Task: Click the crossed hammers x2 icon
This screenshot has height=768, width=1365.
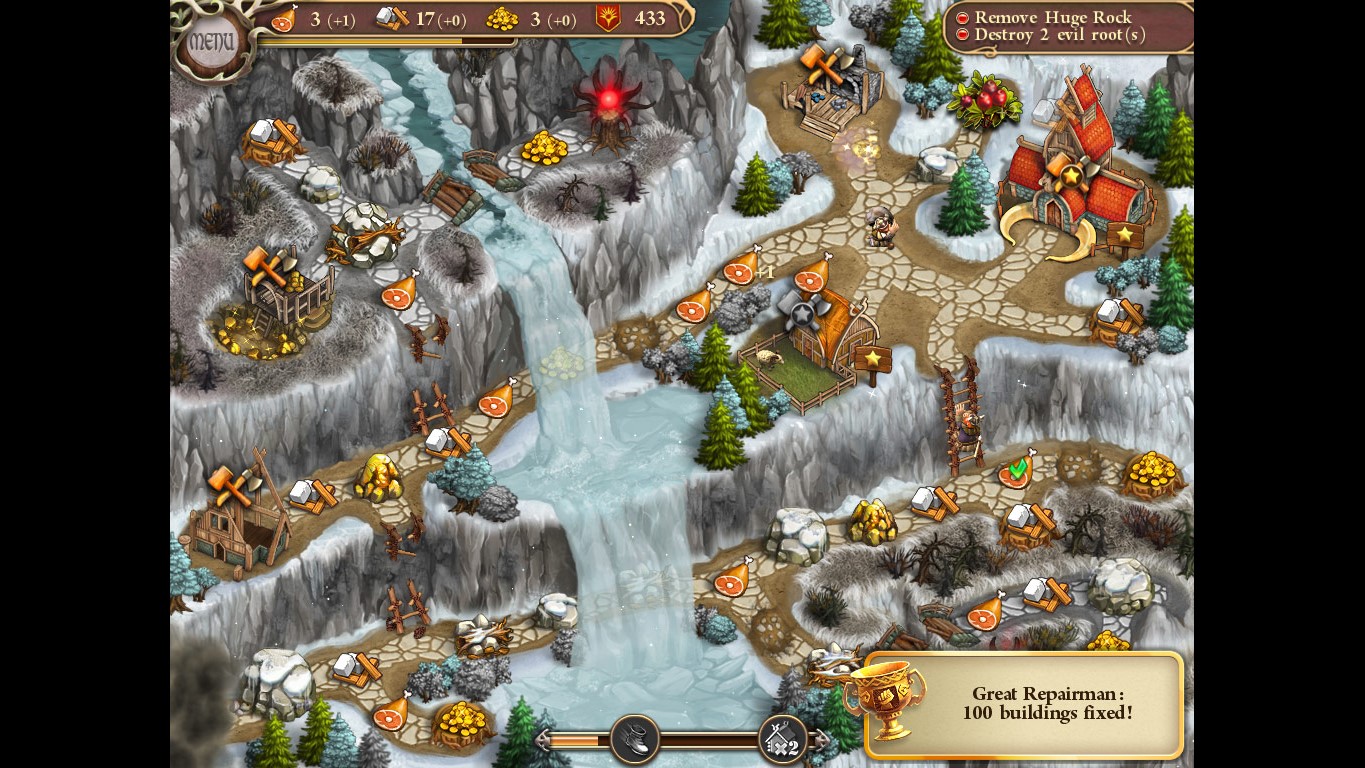Action: (x=784, y=740)
